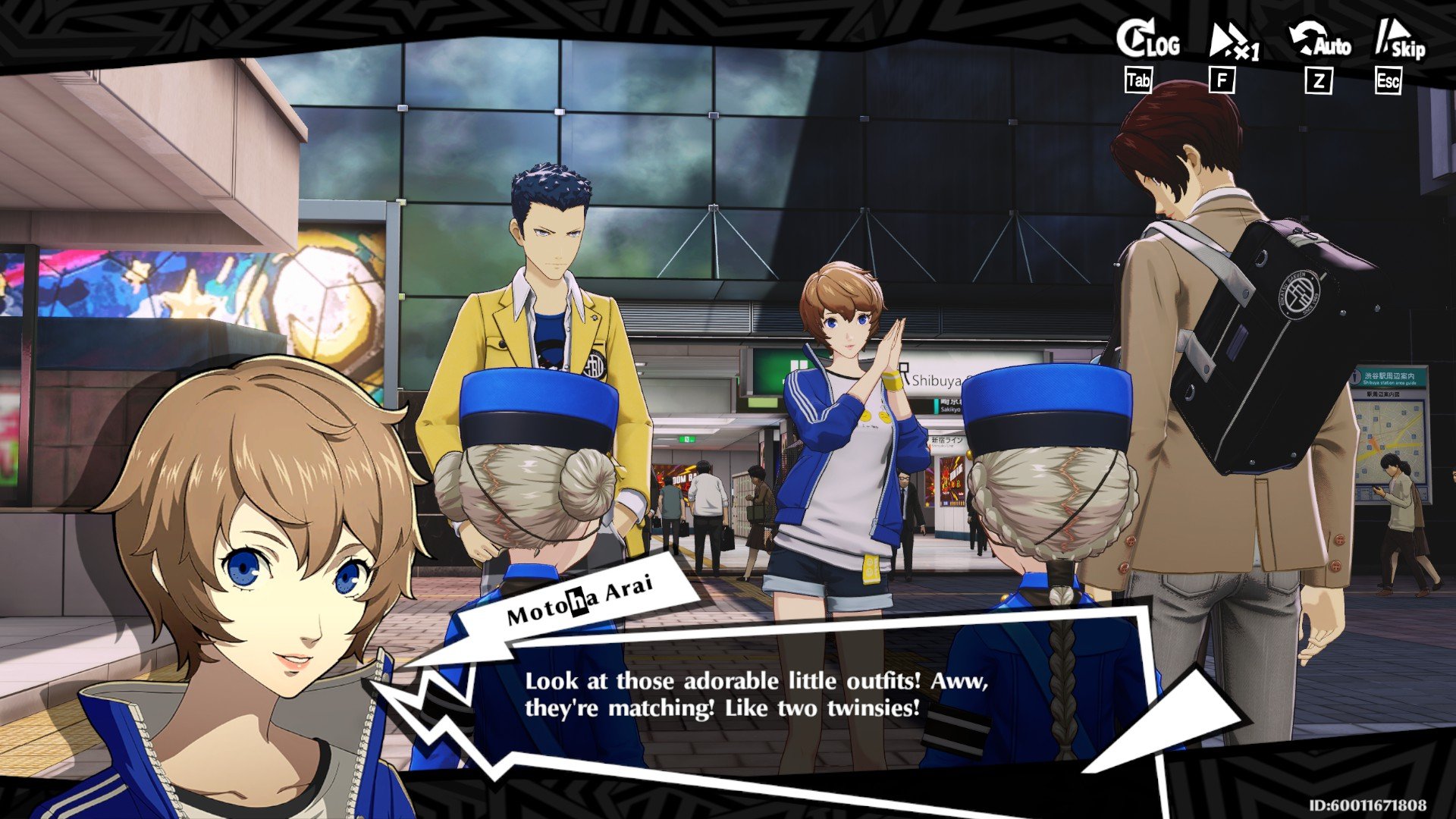The height and width of the screenshot is (819, 1456).
Task: Open the dialogue Log
Action: click(x=1147, y=42)
